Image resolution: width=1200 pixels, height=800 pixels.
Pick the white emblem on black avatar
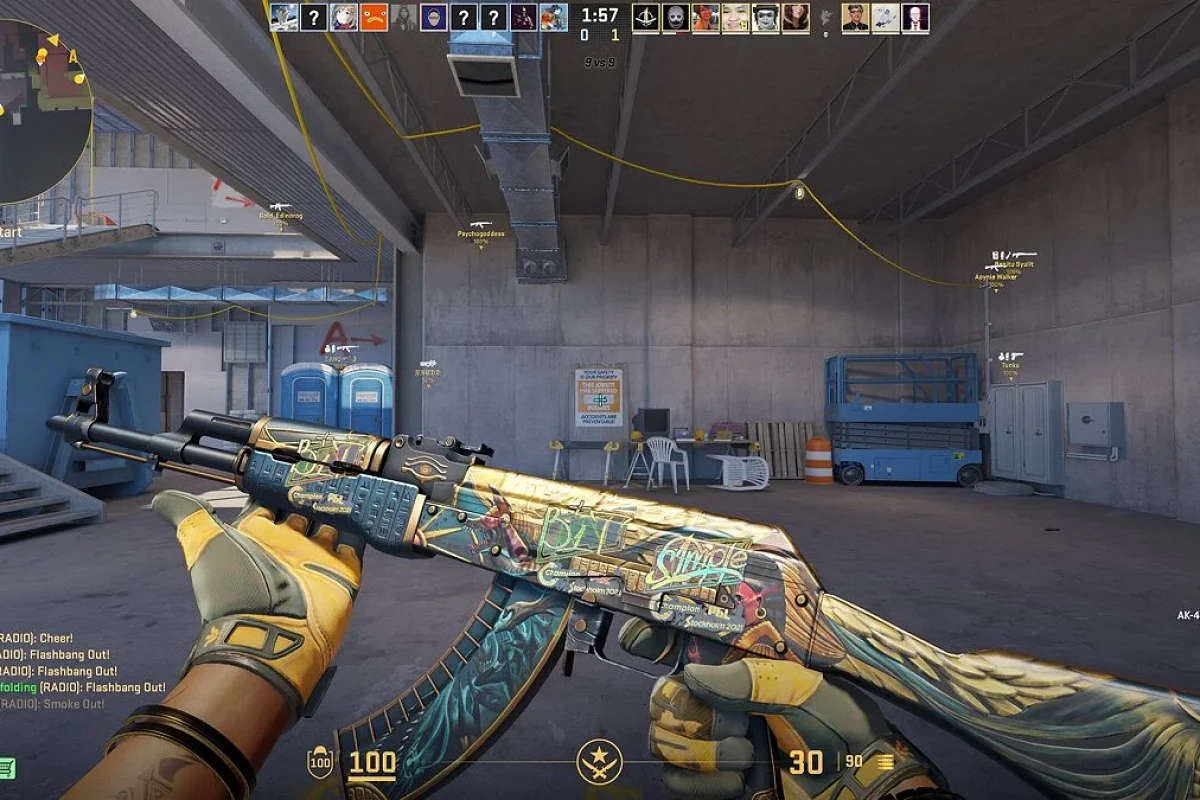(645, 17)
